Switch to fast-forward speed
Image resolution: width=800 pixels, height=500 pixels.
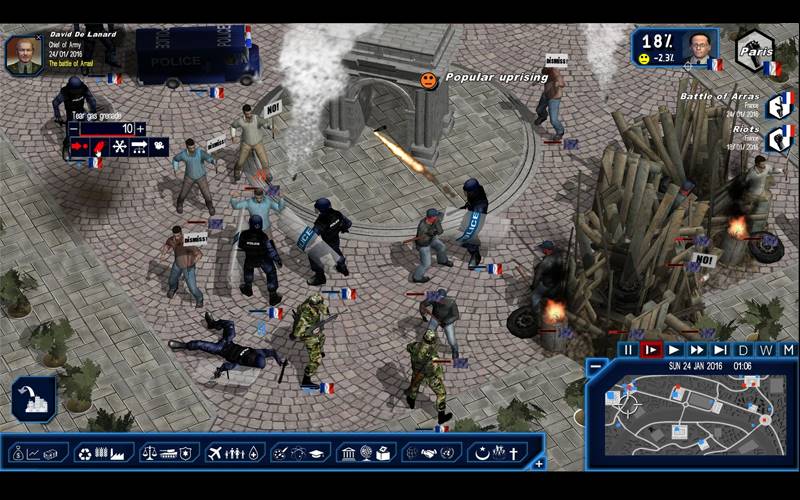tap(697, 350)
